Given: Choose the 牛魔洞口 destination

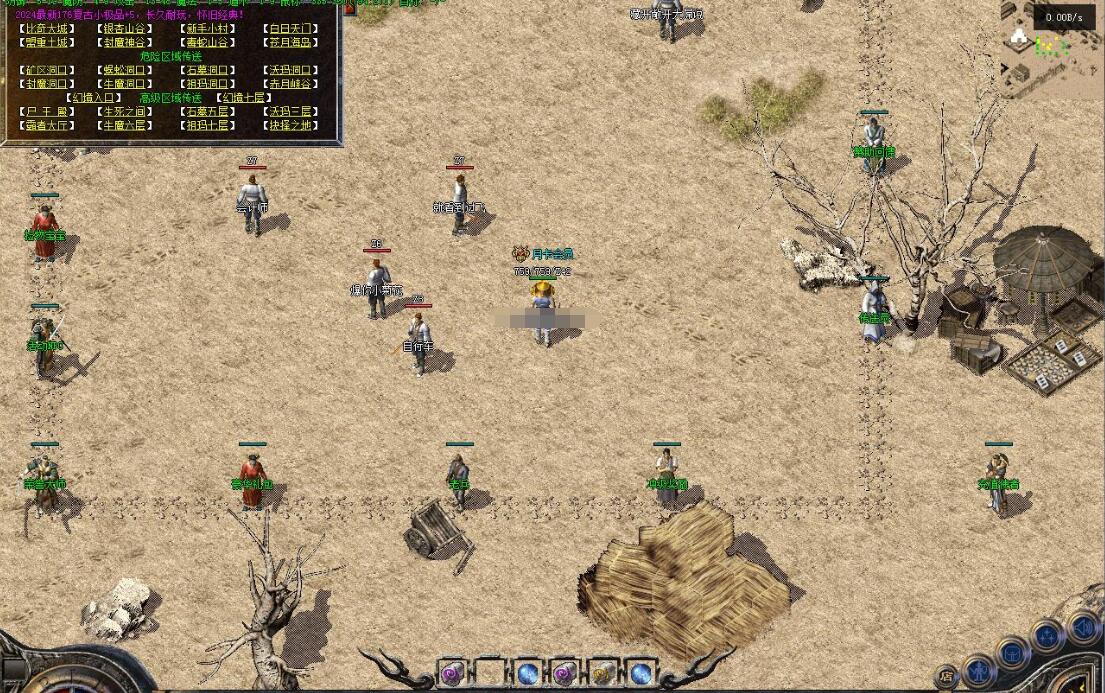Looking at the screenshot, I should 127,84.
